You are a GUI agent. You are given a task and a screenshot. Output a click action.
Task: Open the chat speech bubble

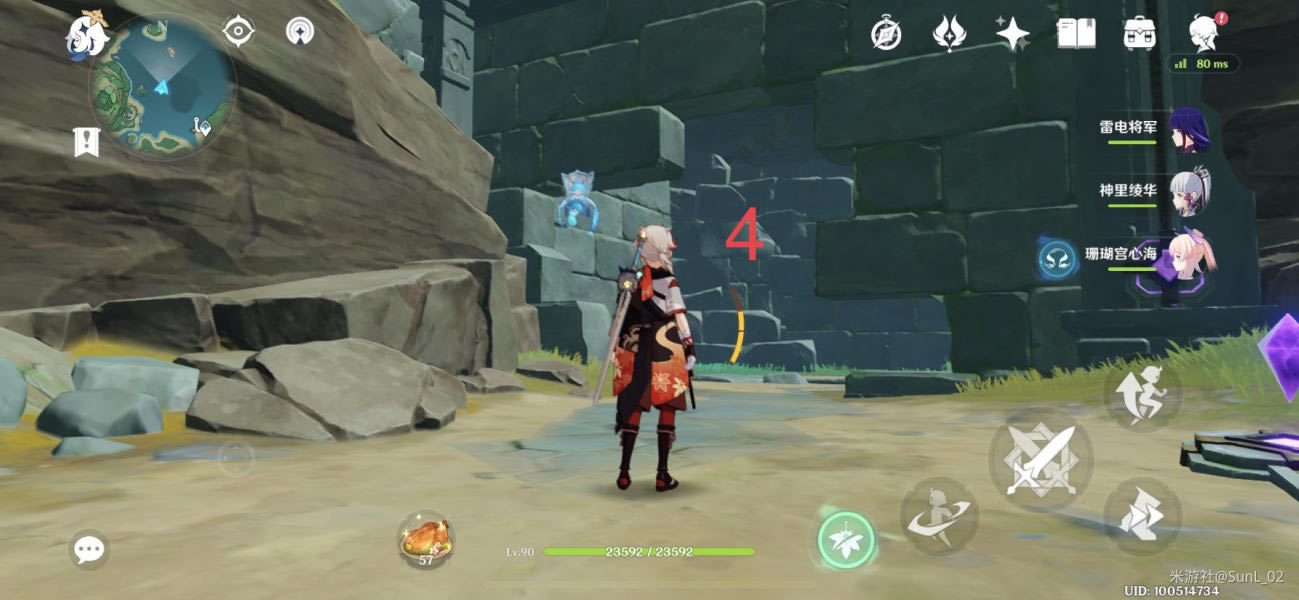pyautogui.click(x=90, y=549)
